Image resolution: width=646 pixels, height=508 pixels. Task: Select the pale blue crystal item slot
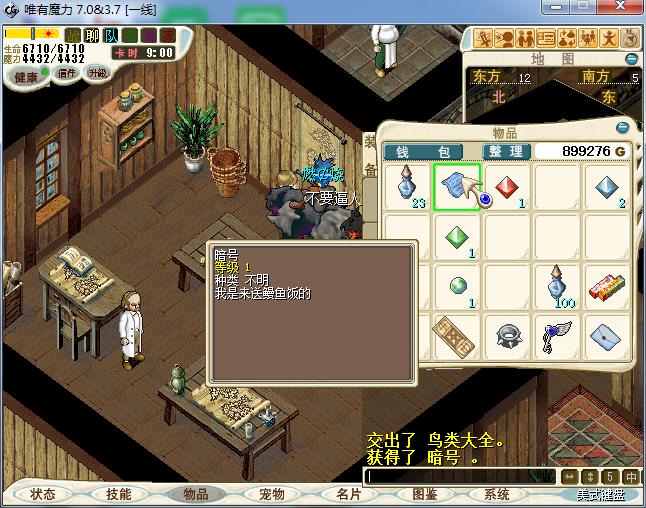point(607,188)
